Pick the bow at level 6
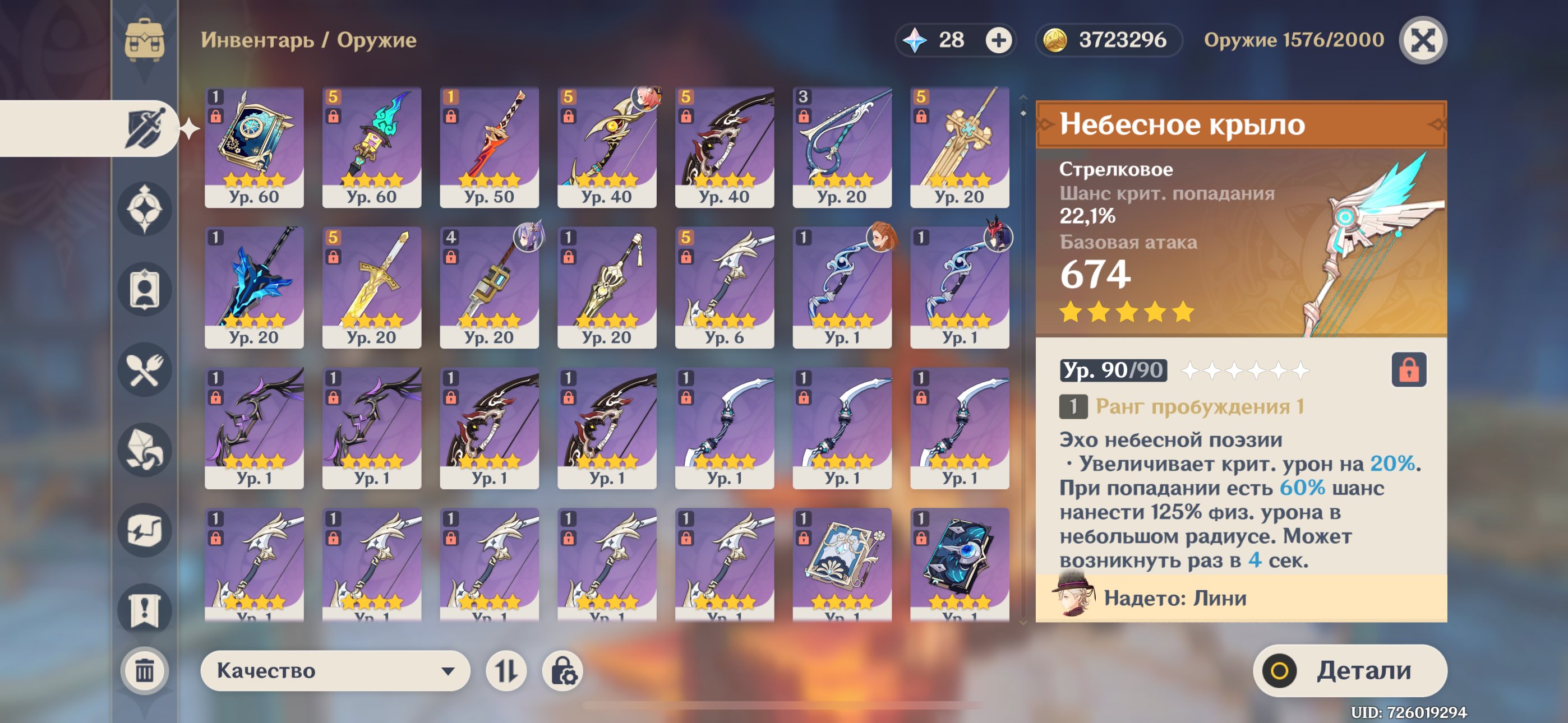 coord(724,288)
